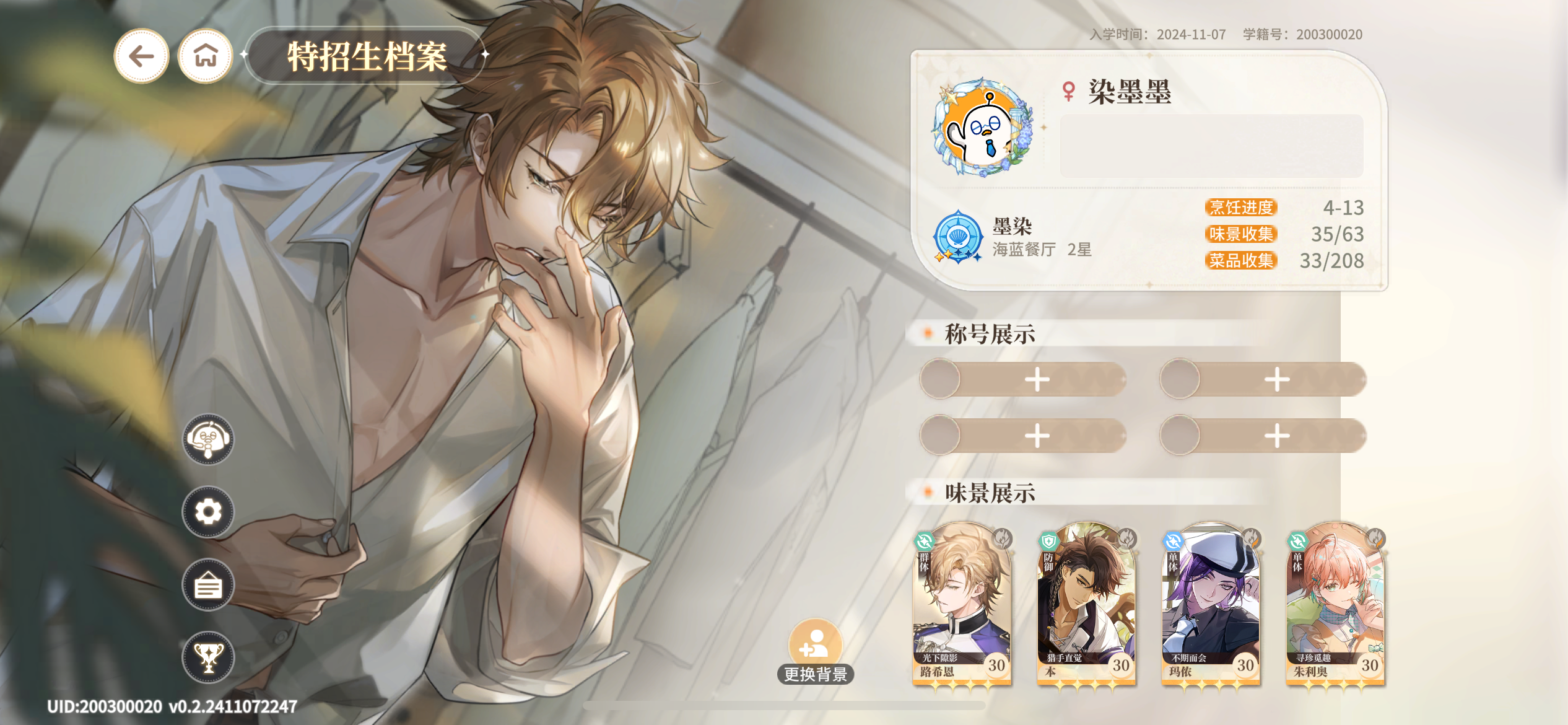Open achievements via the trophy icon
This screenshot has height=725, width=1568.
tap(209, 657)
